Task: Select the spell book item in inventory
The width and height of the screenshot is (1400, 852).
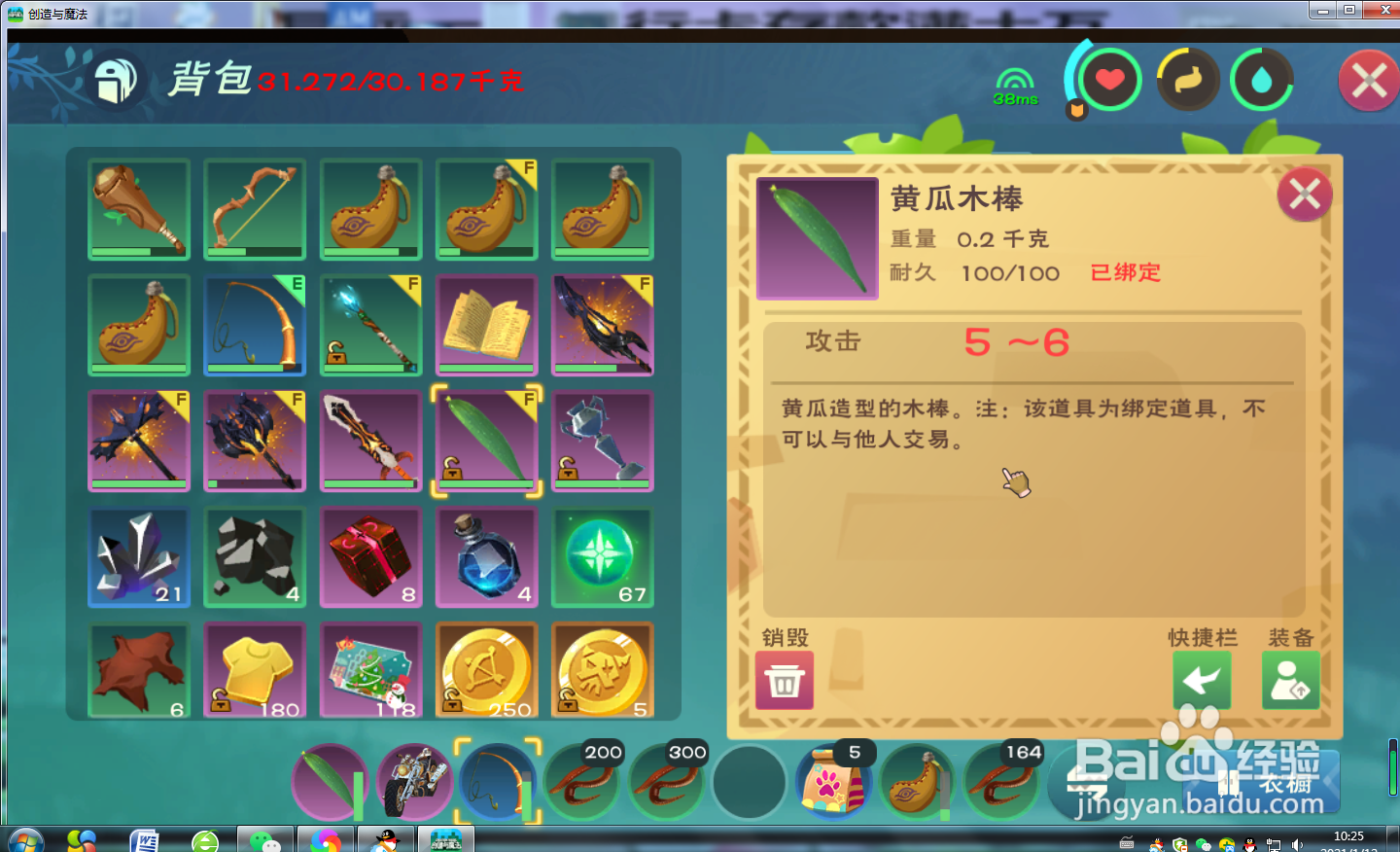Action: 486,324
